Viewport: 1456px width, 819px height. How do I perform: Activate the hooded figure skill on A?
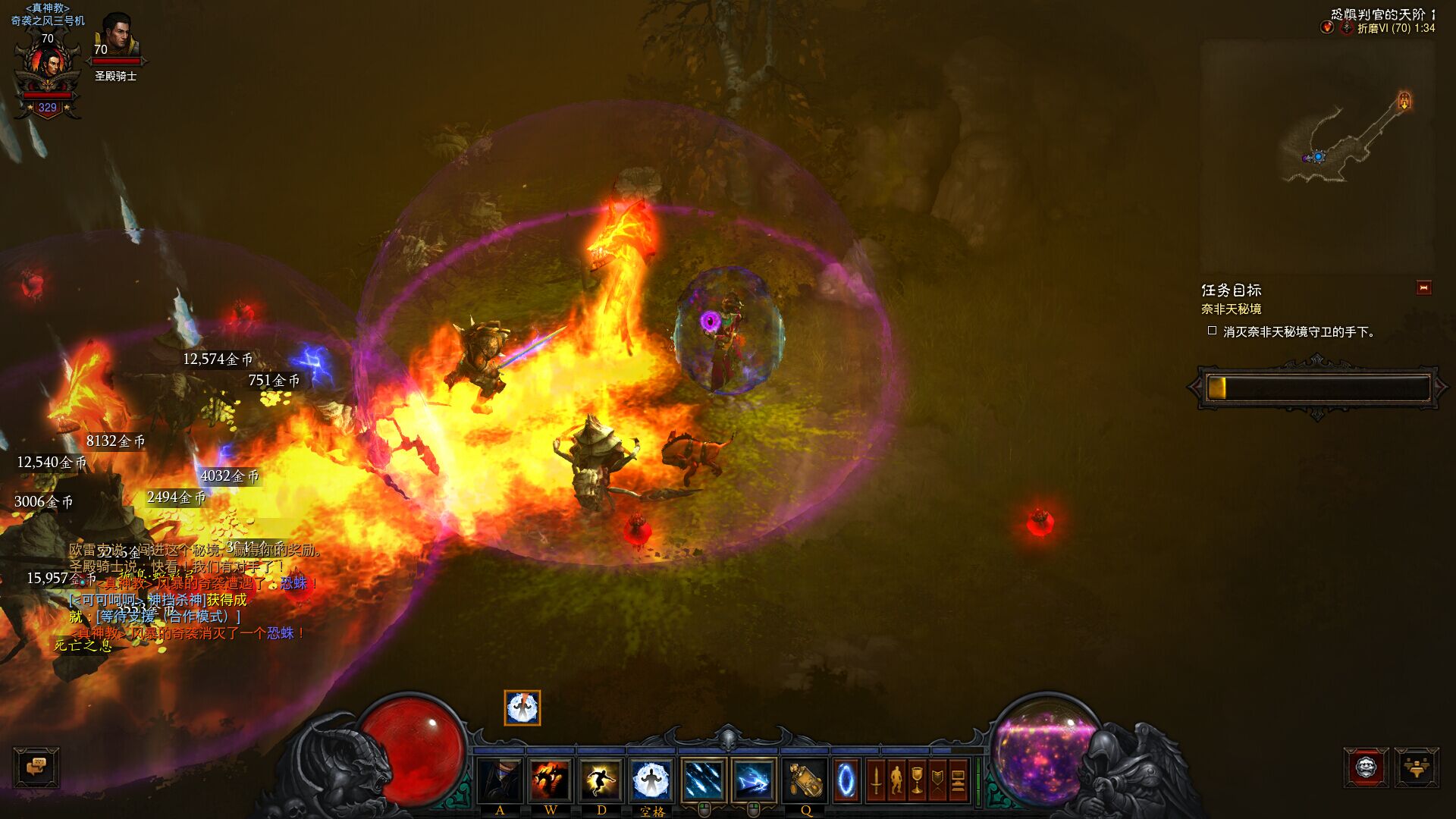point(500,780)
